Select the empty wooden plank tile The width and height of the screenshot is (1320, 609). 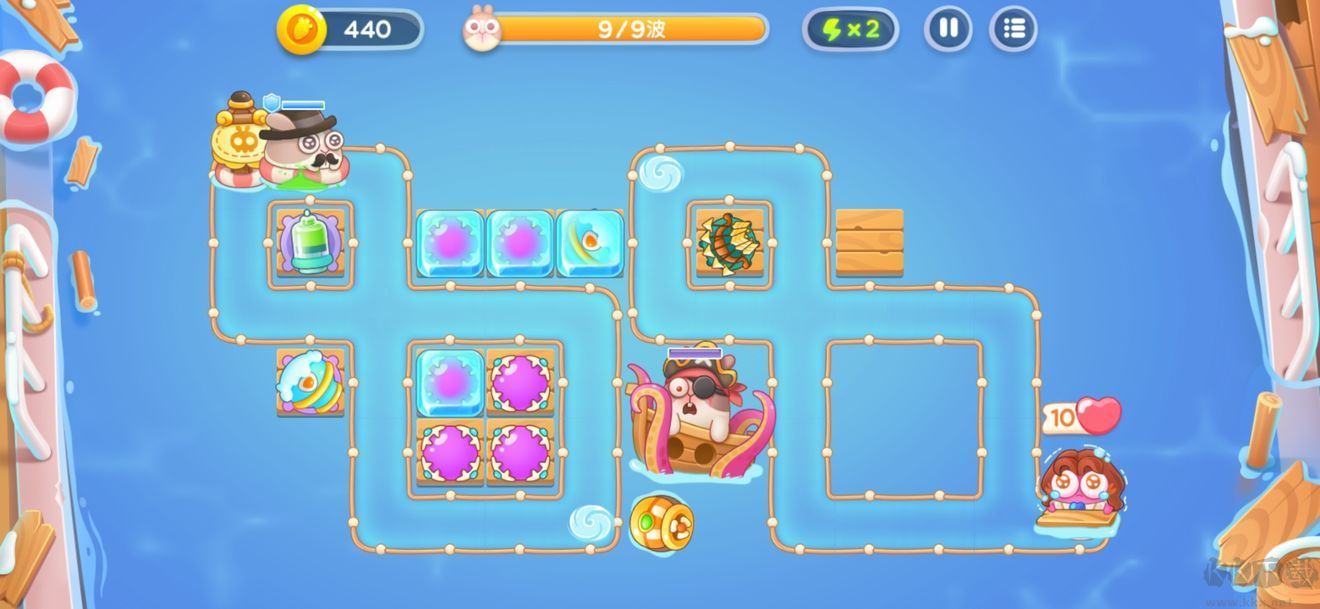(869, 242)
